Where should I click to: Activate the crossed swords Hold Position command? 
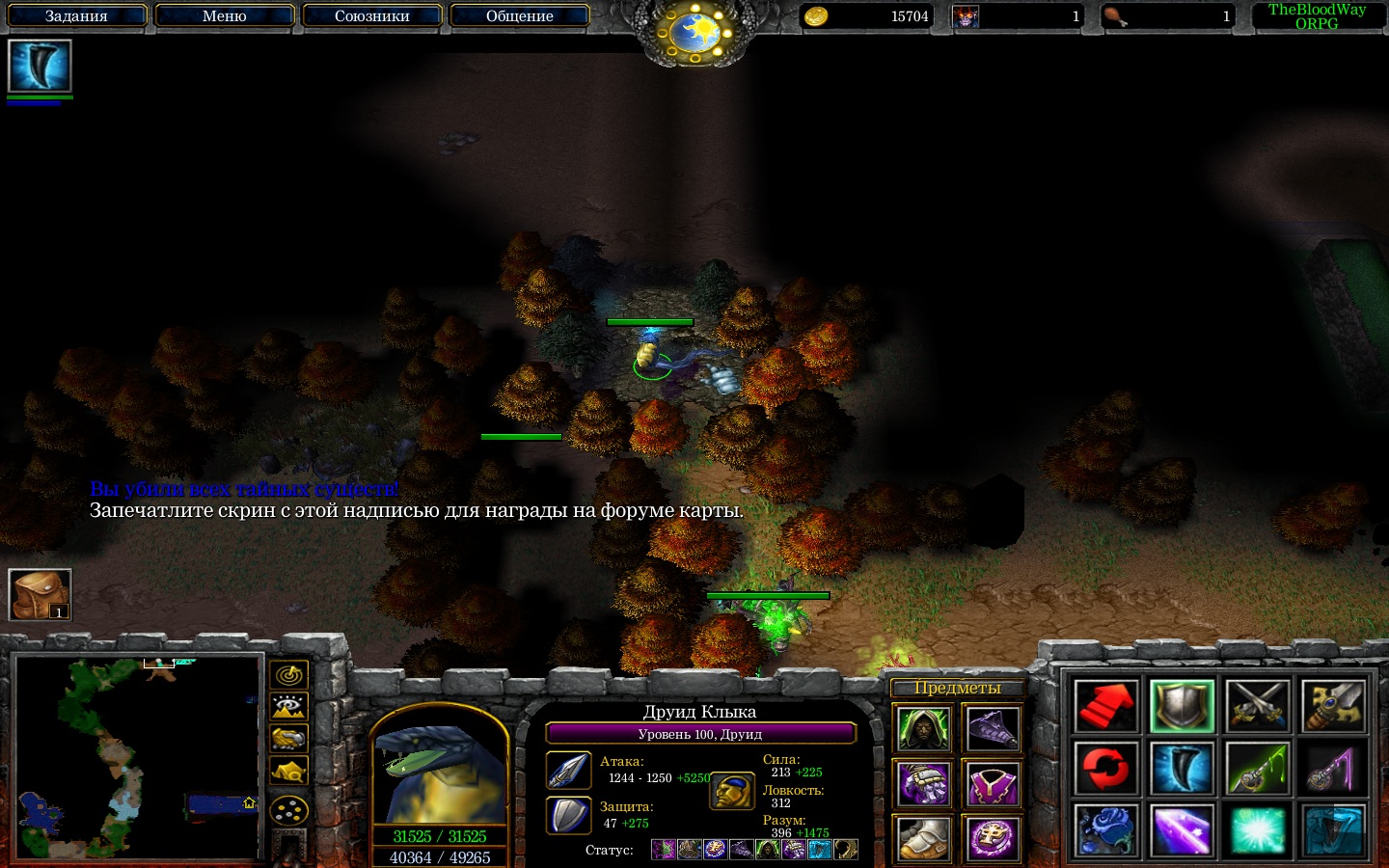(x=1258, y=706)
